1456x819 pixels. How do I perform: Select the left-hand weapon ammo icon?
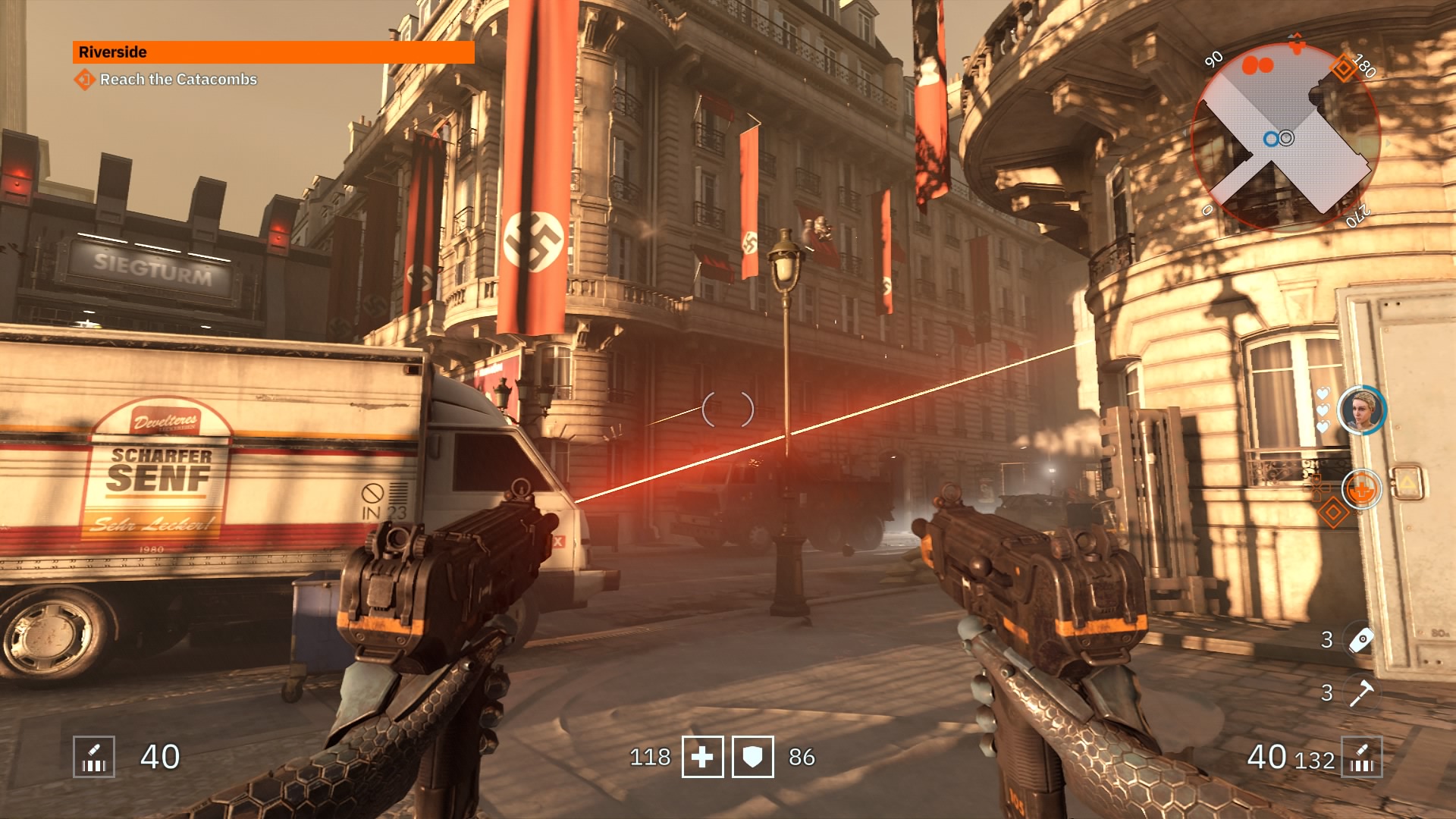pos(94,757)
